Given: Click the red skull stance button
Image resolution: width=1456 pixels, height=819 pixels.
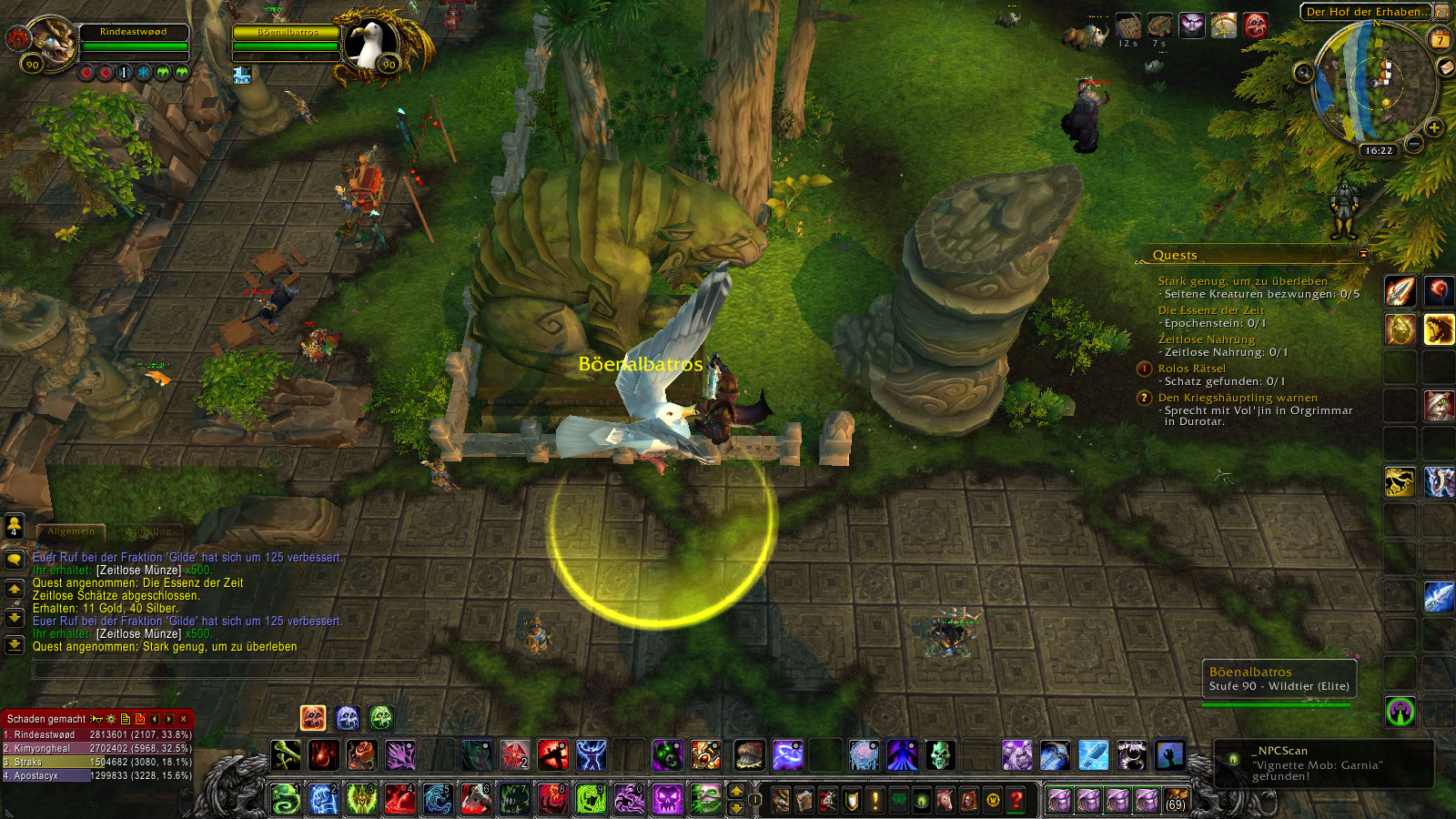Looking at the screenshot, I should coord(312,718).
